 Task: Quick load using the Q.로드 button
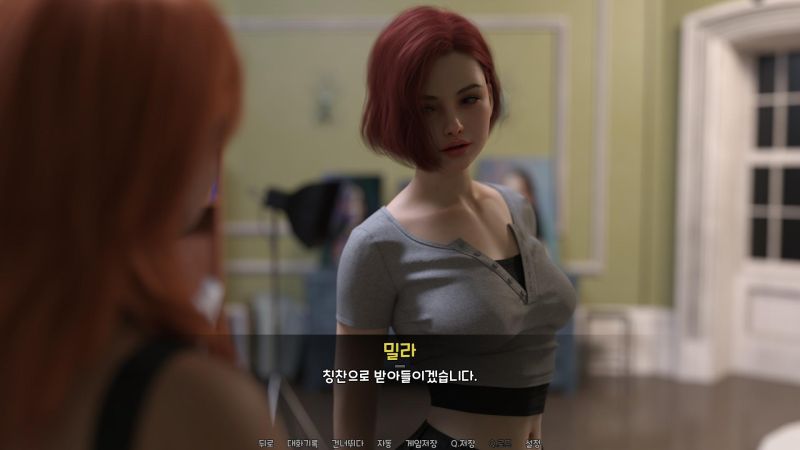click(x=500, y=443)
